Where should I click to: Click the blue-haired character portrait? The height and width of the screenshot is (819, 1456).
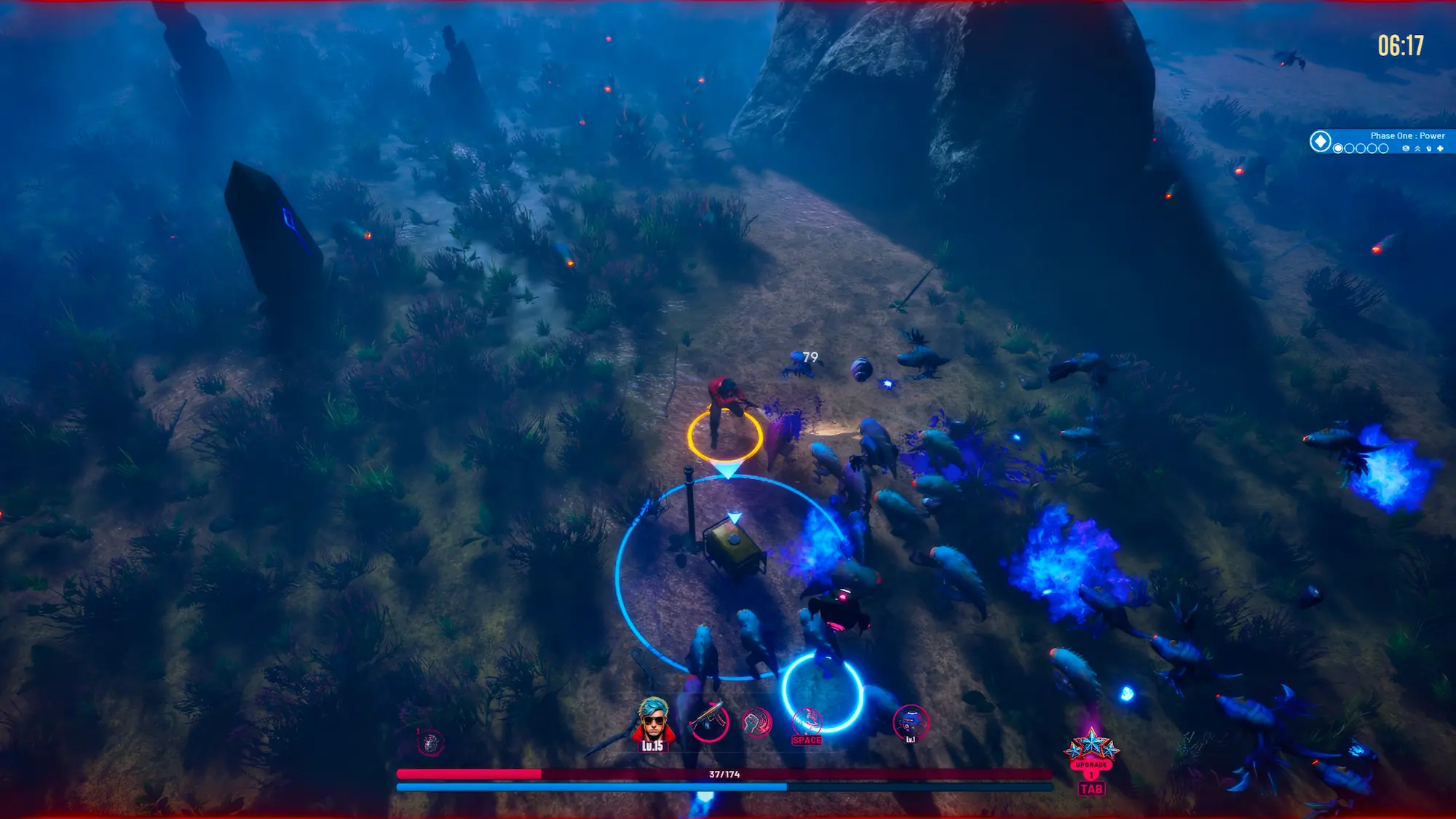click(x=652, y=721)
